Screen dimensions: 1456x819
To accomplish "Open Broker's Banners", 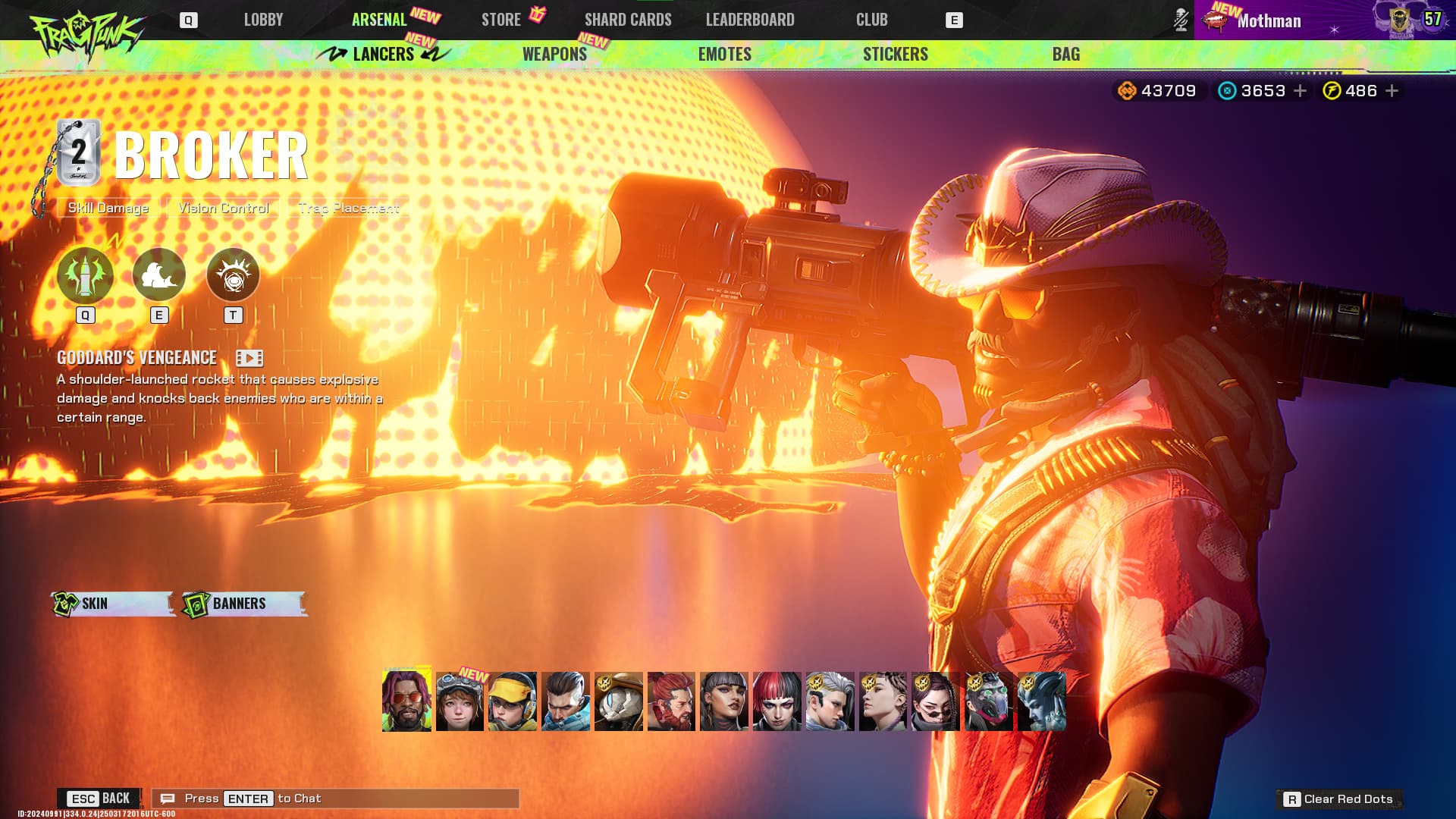I will click(244, 604).
